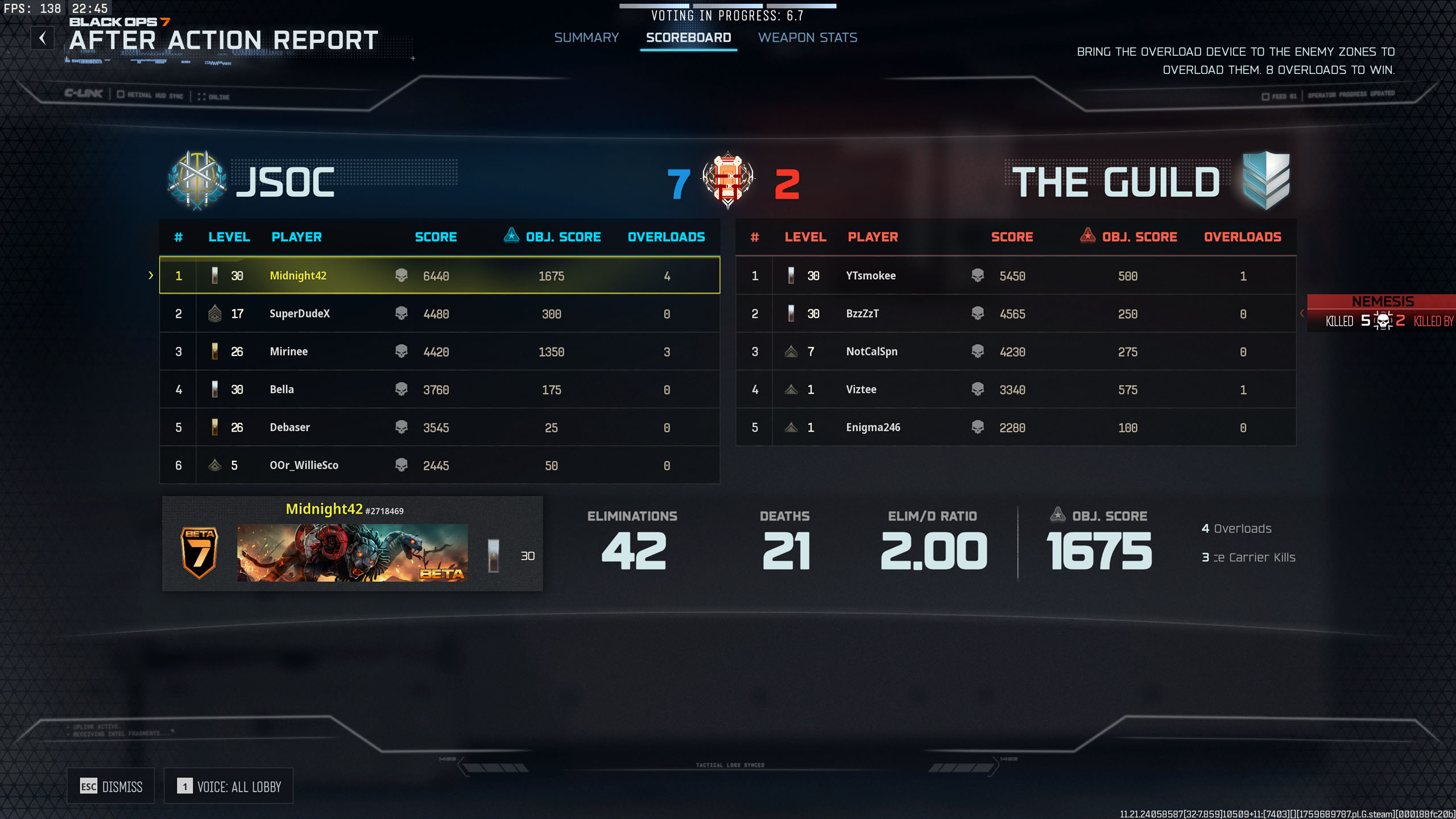1456x819 pixels.
Task: Switch to the Summary tab
Action: coord(586,38)
